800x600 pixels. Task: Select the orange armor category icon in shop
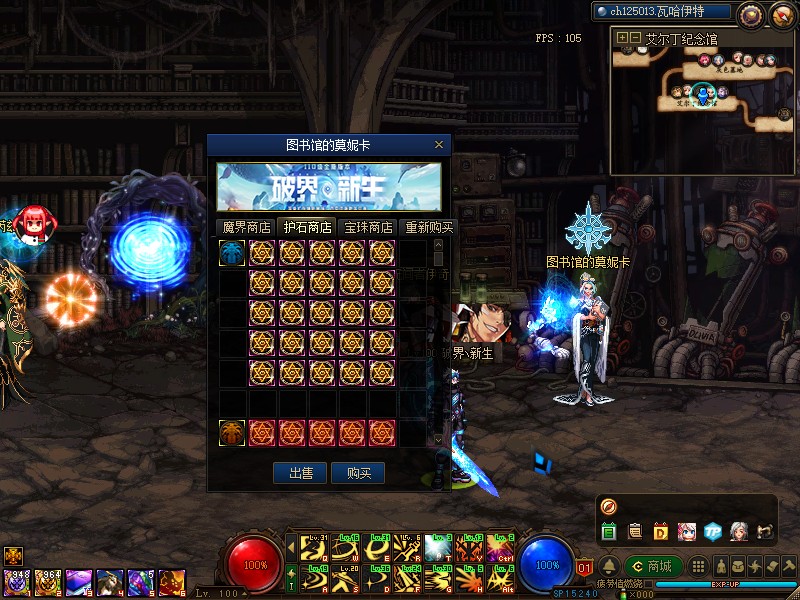pyautogui.click(x=232, y=433)
